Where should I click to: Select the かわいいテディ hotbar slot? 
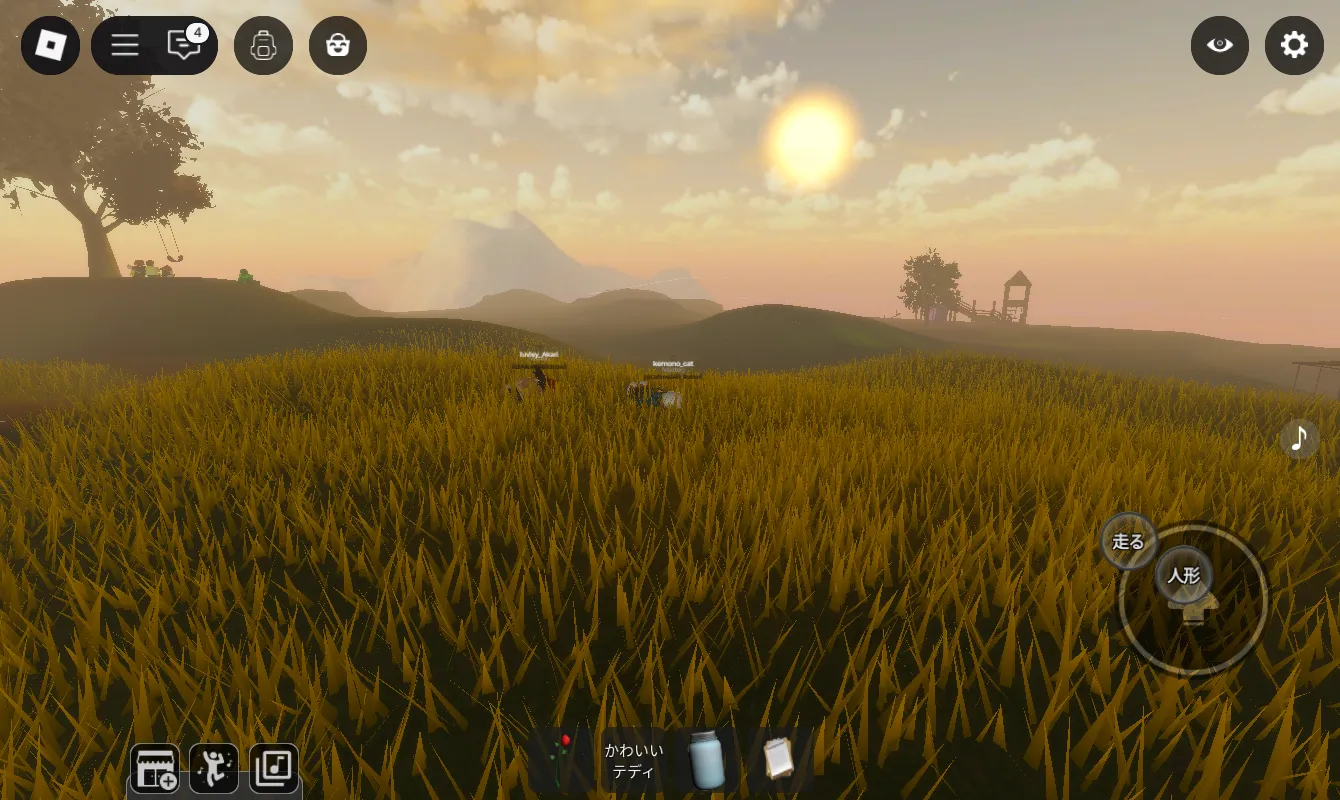coord(633,760)
